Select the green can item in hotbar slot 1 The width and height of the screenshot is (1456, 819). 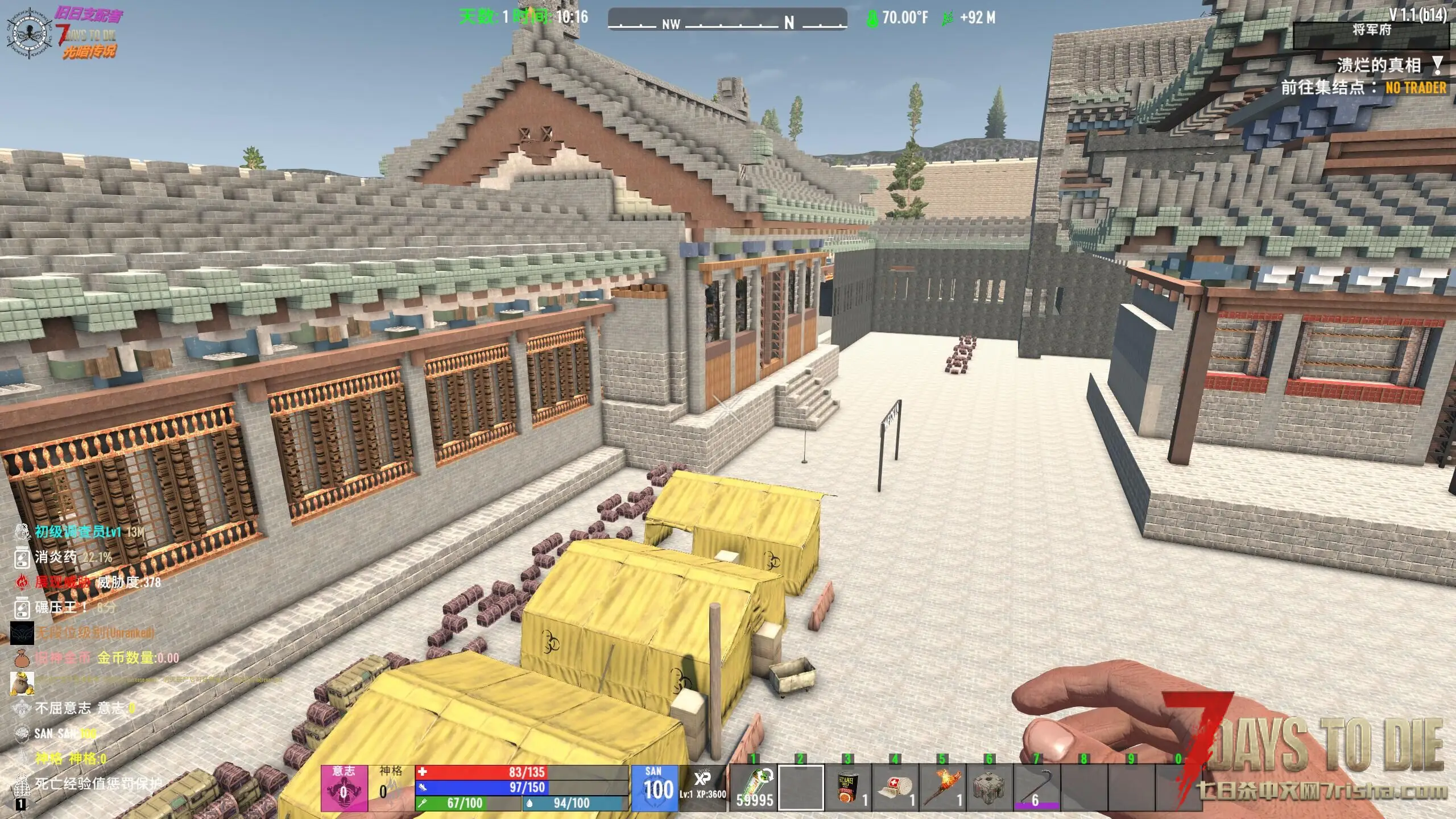point(754,787)
